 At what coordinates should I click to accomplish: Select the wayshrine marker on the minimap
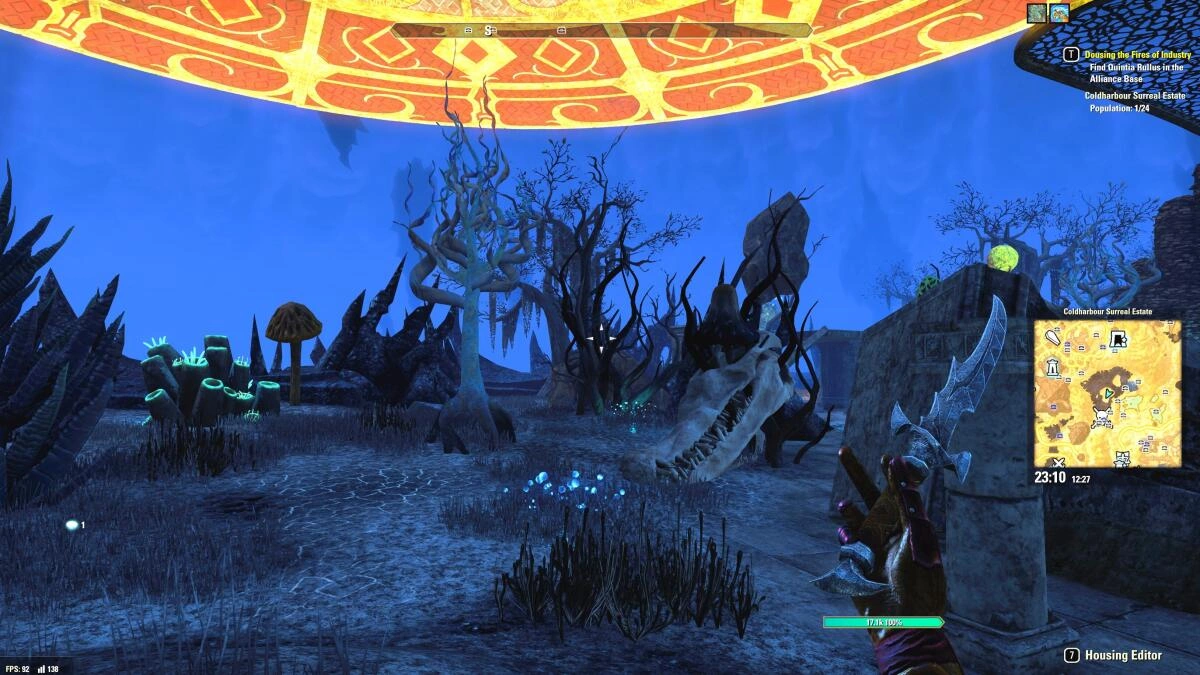1053,368
